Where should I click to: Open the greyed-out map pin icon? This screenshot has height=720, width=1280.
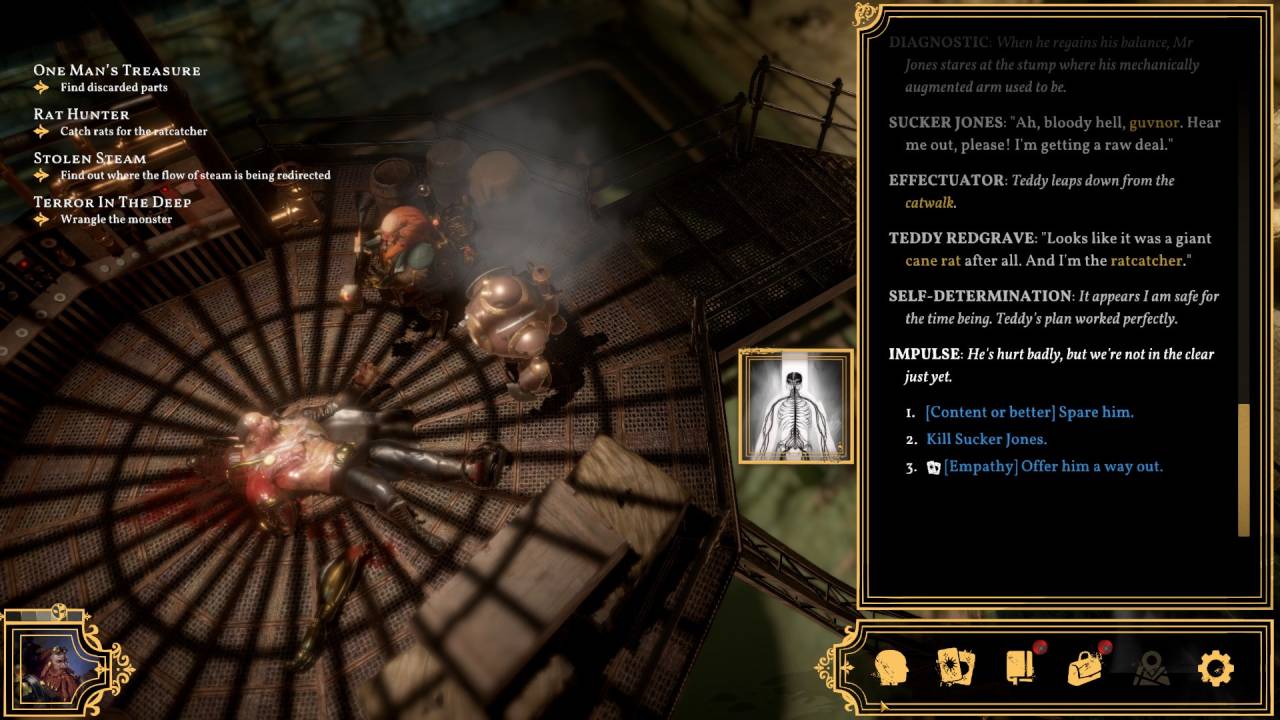[1150, 667]
